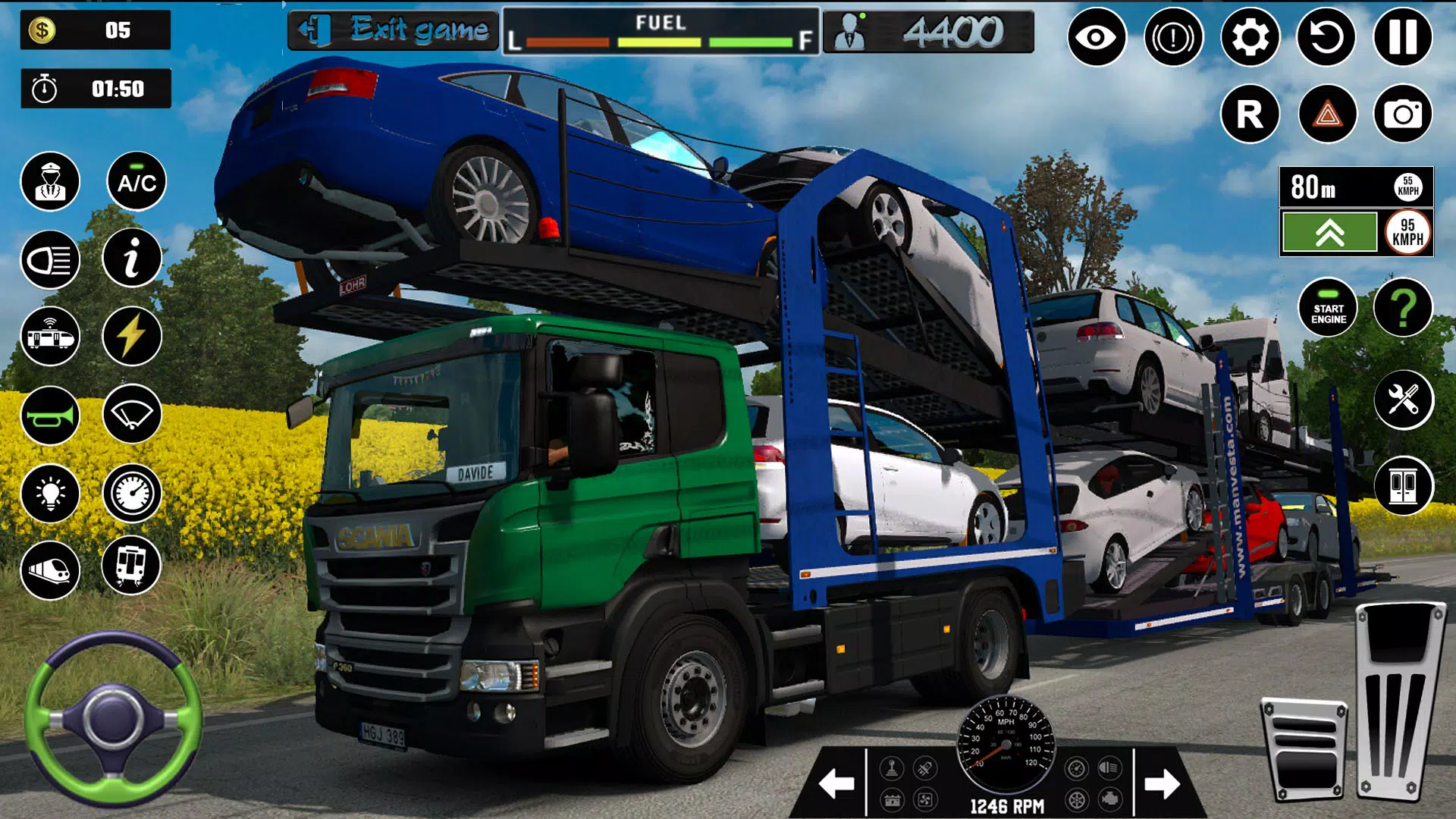
Task: Toggle the A/C button
Action: coord(136,182)
